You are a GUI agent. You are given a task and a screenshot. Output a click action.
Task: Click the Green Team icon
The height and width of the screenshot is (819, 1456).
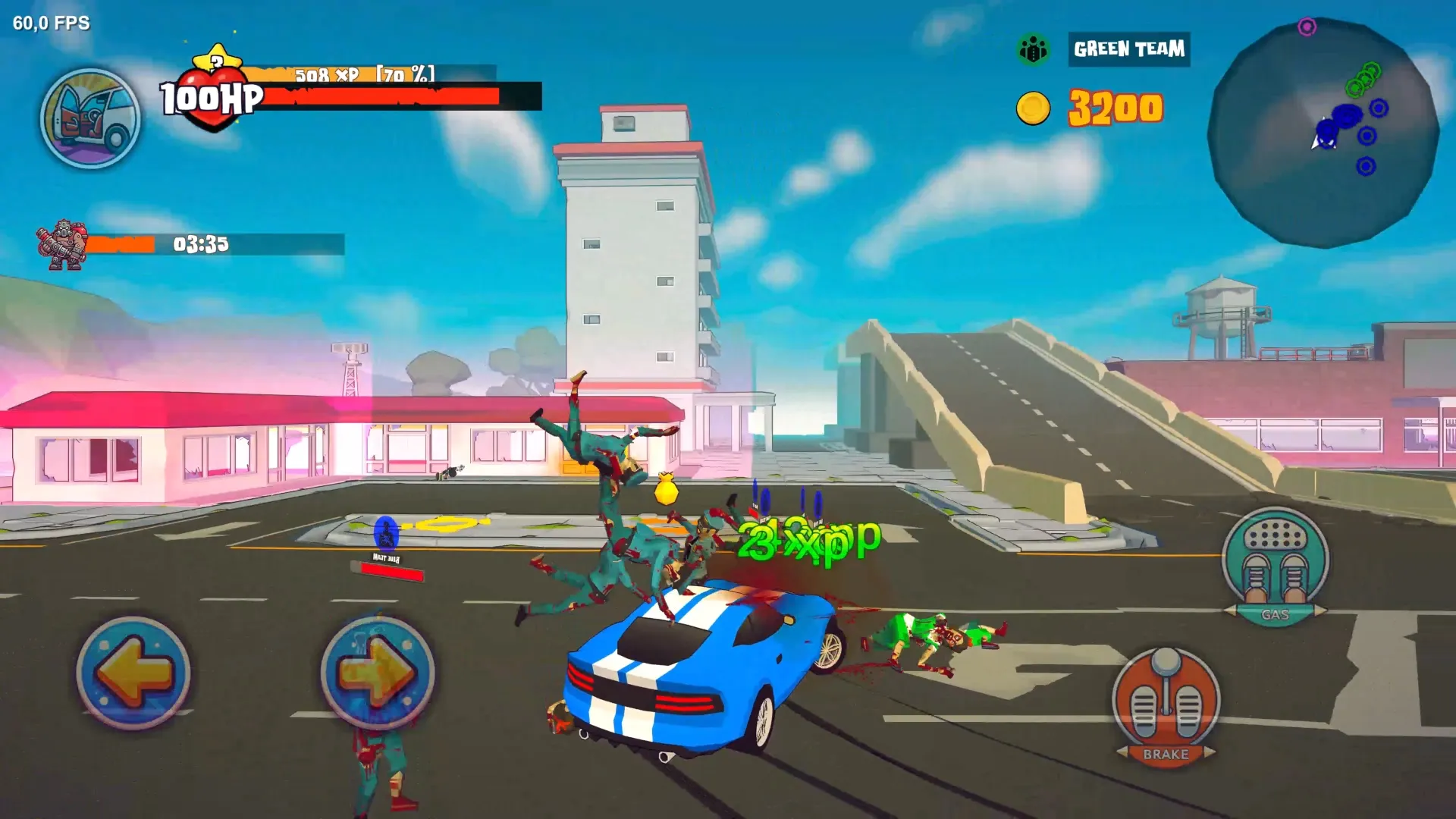tap(1033, 49)
